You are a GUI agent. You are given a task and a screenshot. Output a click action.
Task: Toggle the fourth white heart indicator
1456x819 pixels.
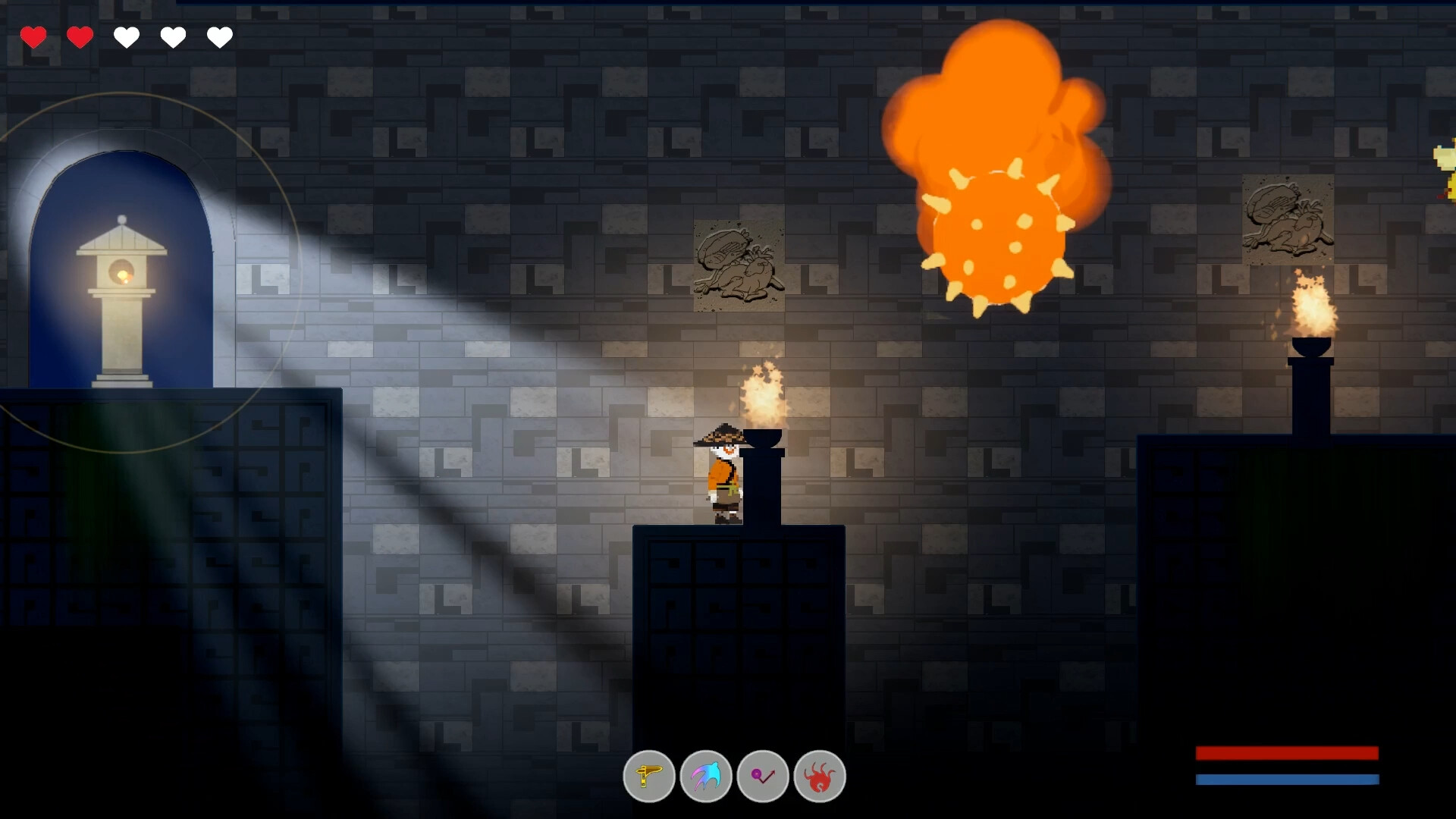click(173, 36)
